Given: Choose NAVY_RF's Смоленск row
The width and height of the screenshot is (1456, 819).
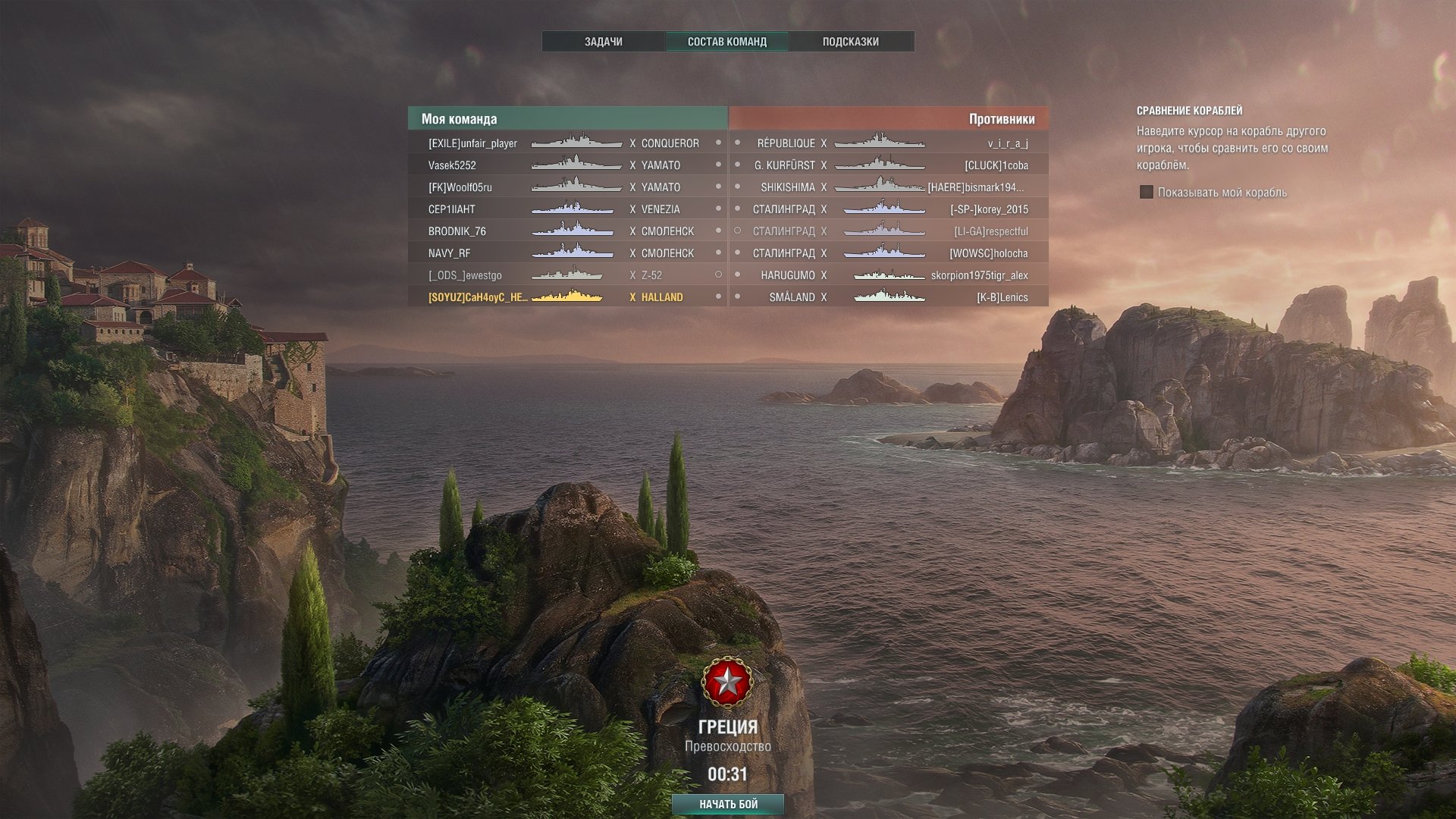Looking at the screenshot, I should [x=567, y=253].
